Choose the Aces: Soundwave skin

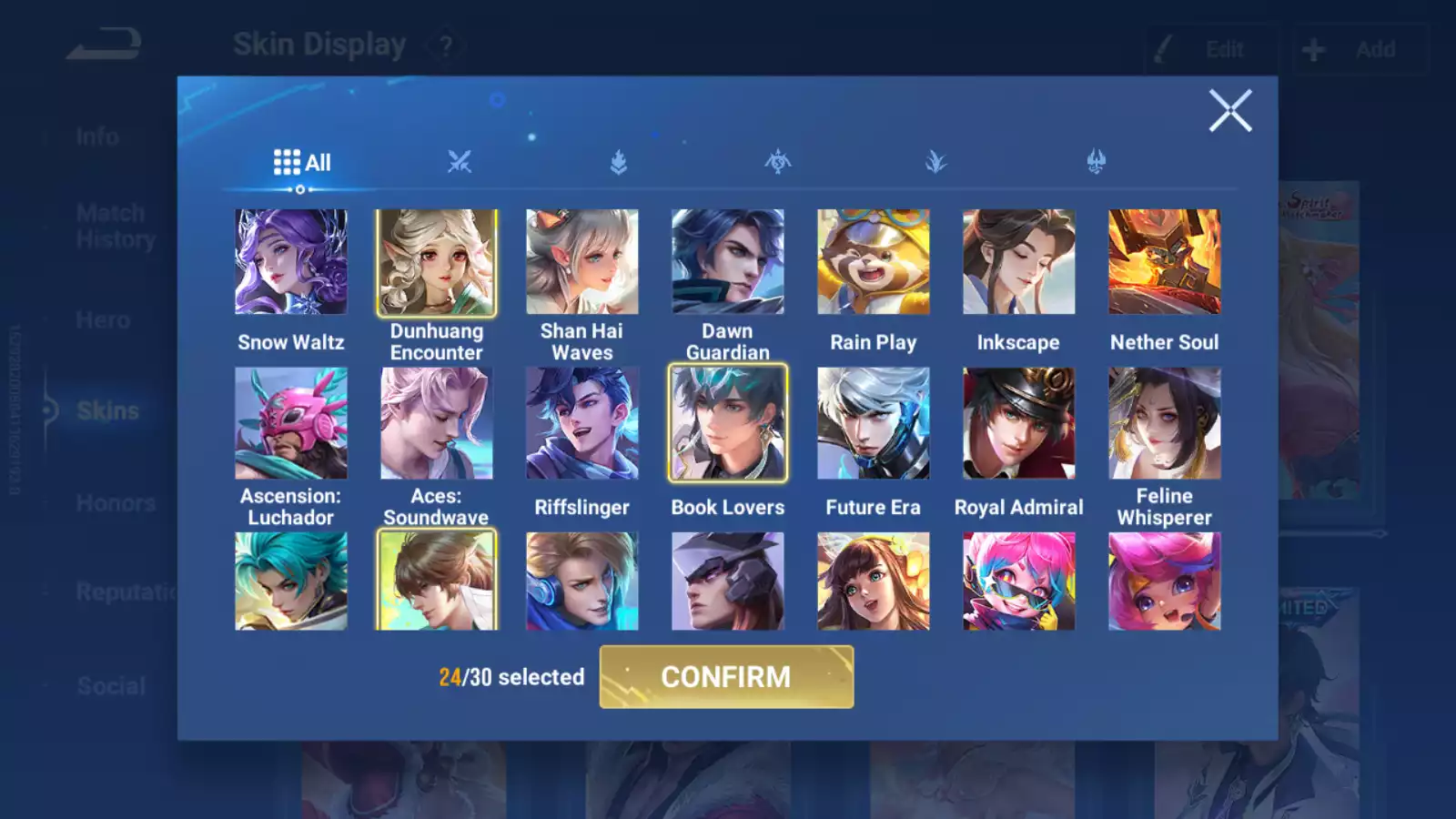pos(437,423)
